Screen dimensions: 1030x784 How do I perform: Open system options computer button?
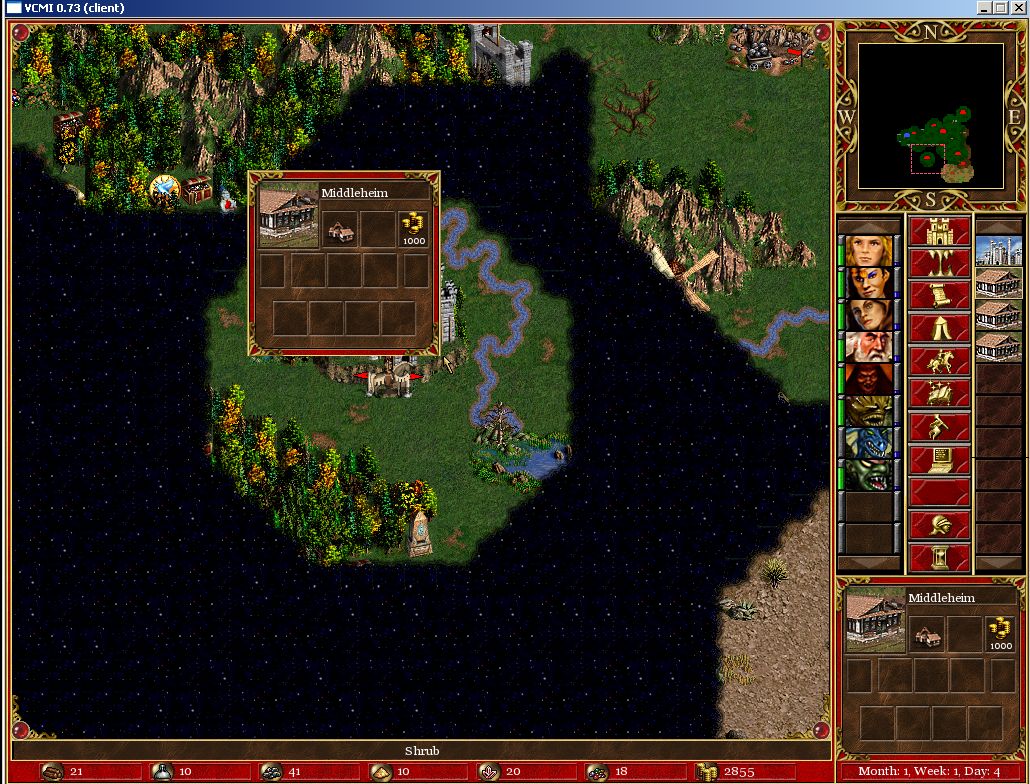coord(939,460)
